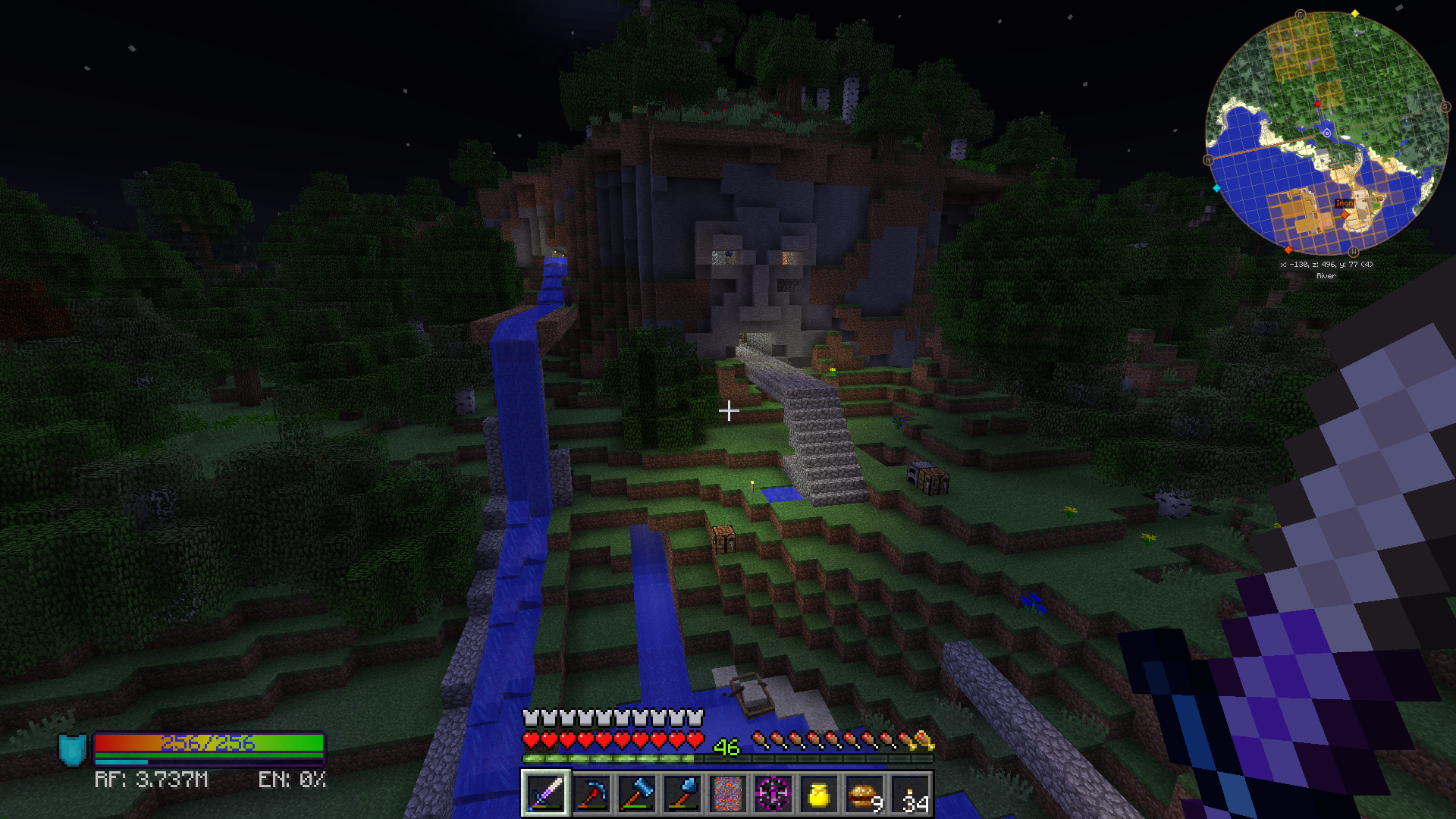Select the yellow pouch hotbar slot
The width and height of the screenshot is (1456, 819).
pos(819,794)
